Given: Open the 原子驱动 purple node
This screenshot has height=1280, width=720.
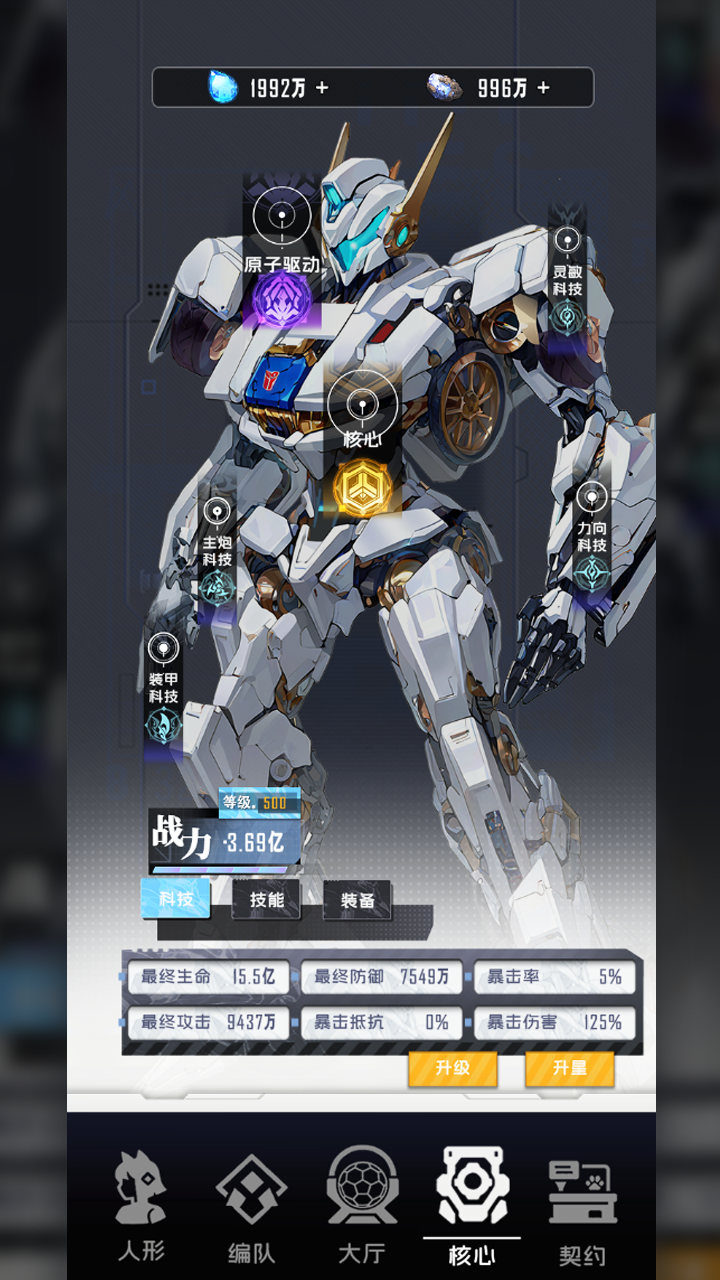Looking at the screenshot, I should click(282, 298).
